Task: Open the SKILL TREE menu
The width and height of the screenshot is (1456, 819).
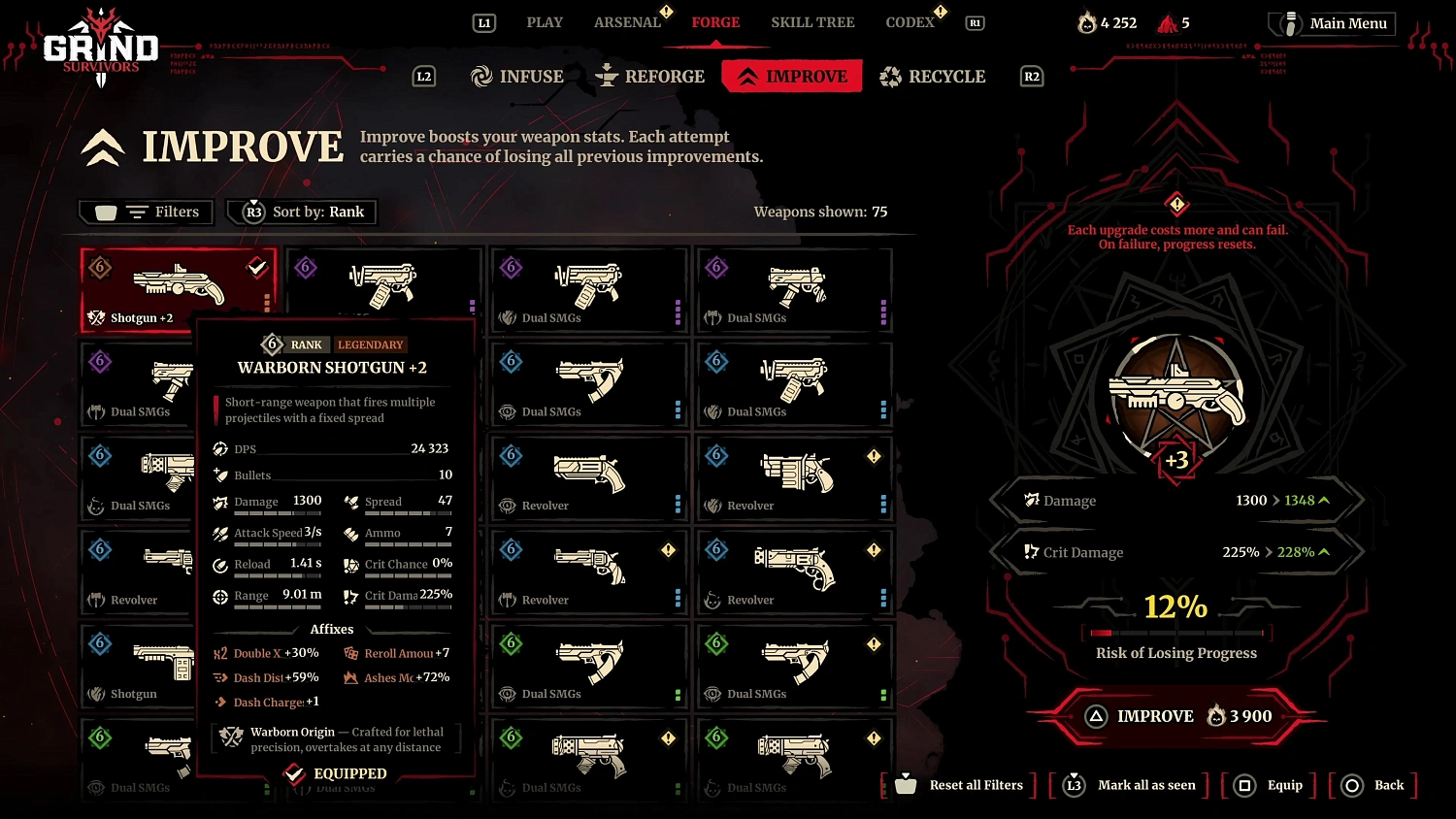Action: [x=812, y=21]
